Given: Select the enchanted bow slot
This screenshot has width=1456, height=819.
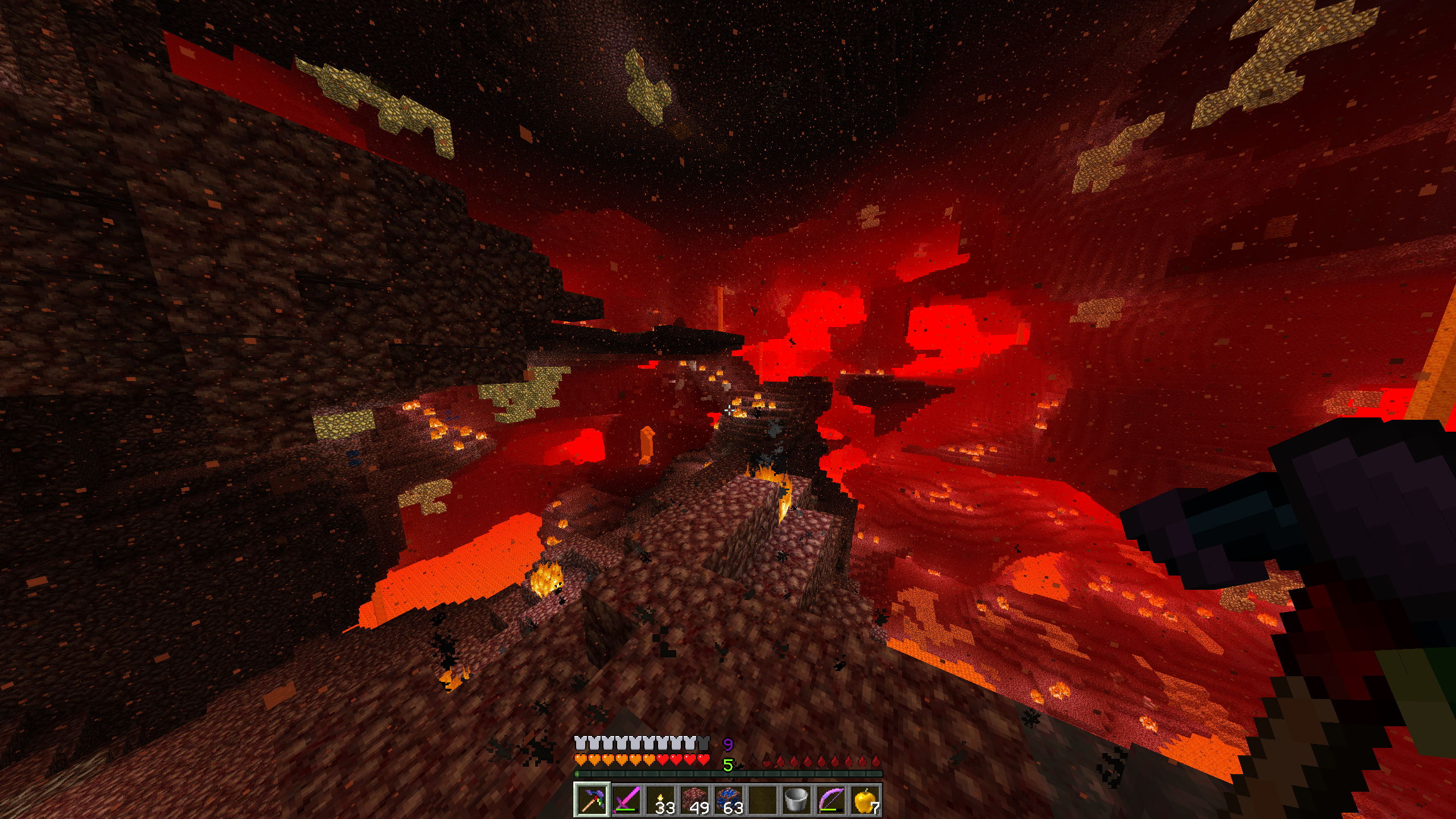Looking at the screenshot, I should pyautogui.click(x=830, y=800).
